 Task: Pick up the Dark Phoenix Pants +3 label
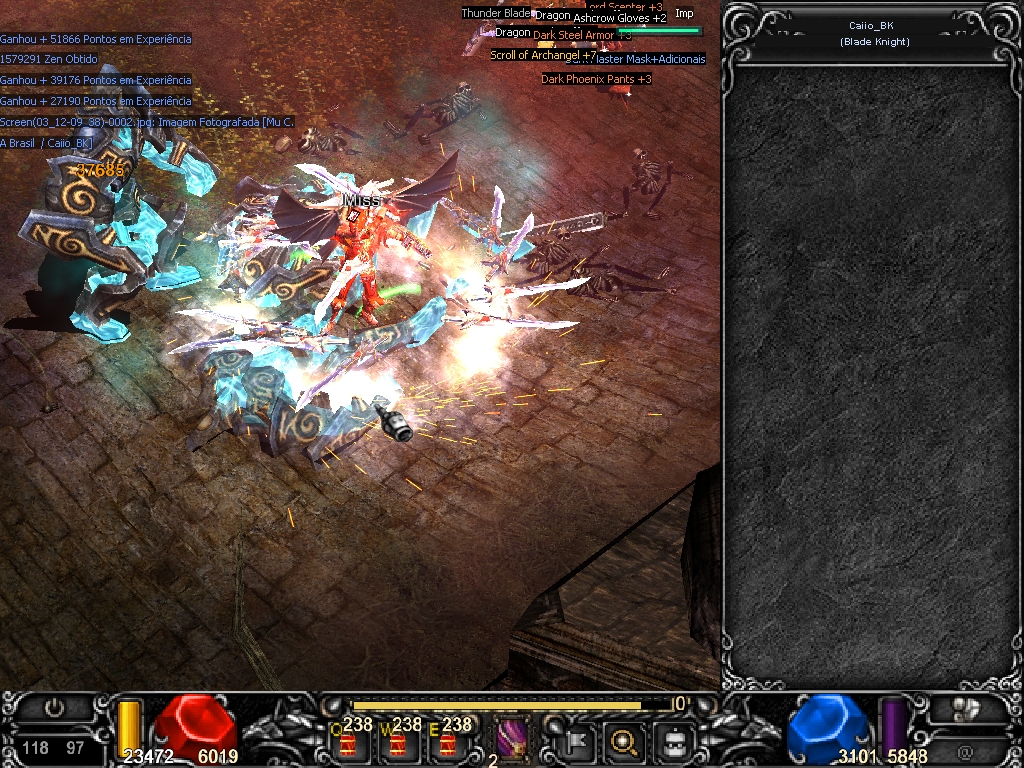pyautogui.click(x=597, y=79)
